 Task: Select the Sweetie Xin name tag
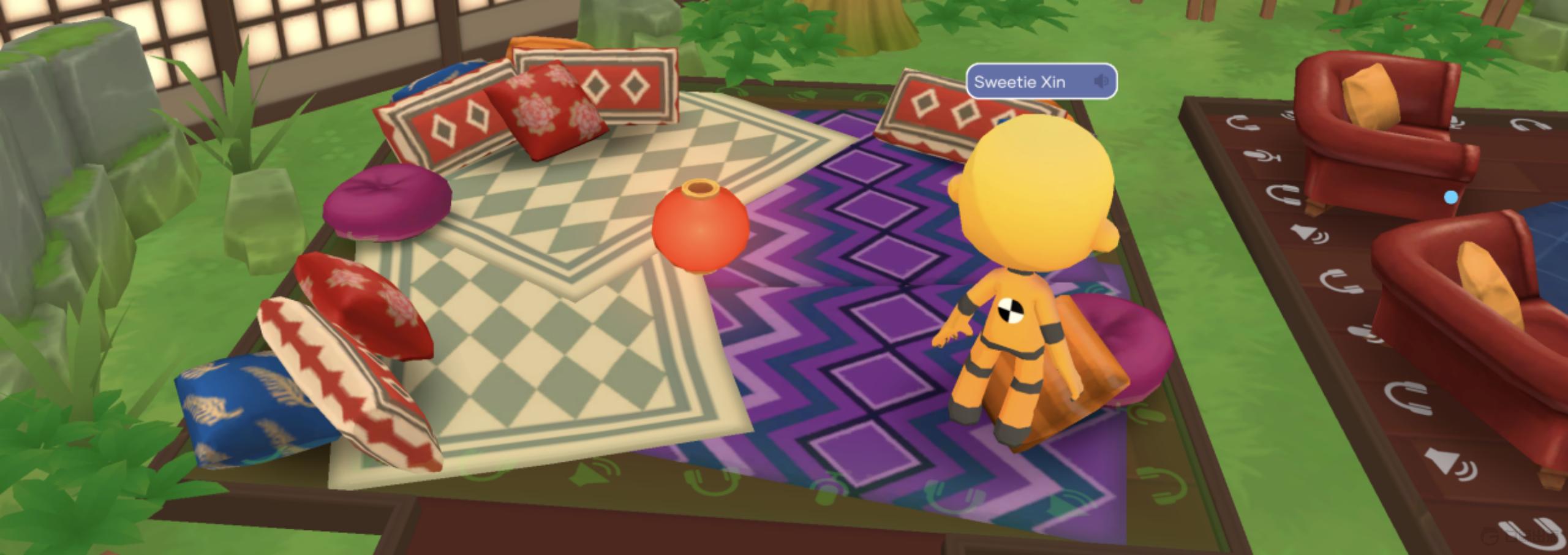(x=1020, y=81)
